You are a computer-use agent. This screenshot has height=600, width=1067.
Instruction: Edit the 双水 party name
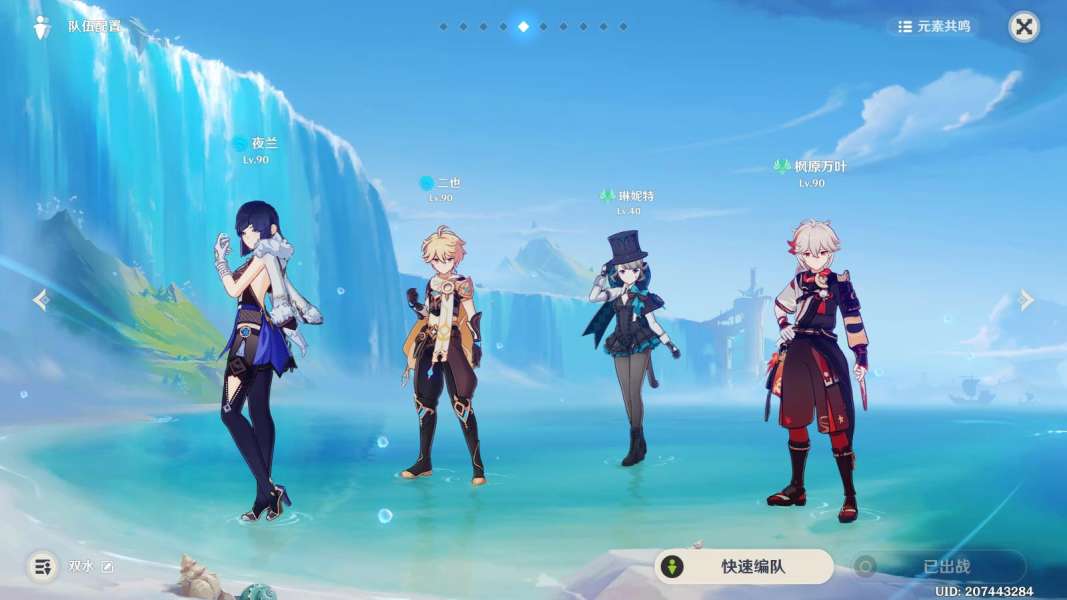tap(107, 567)
